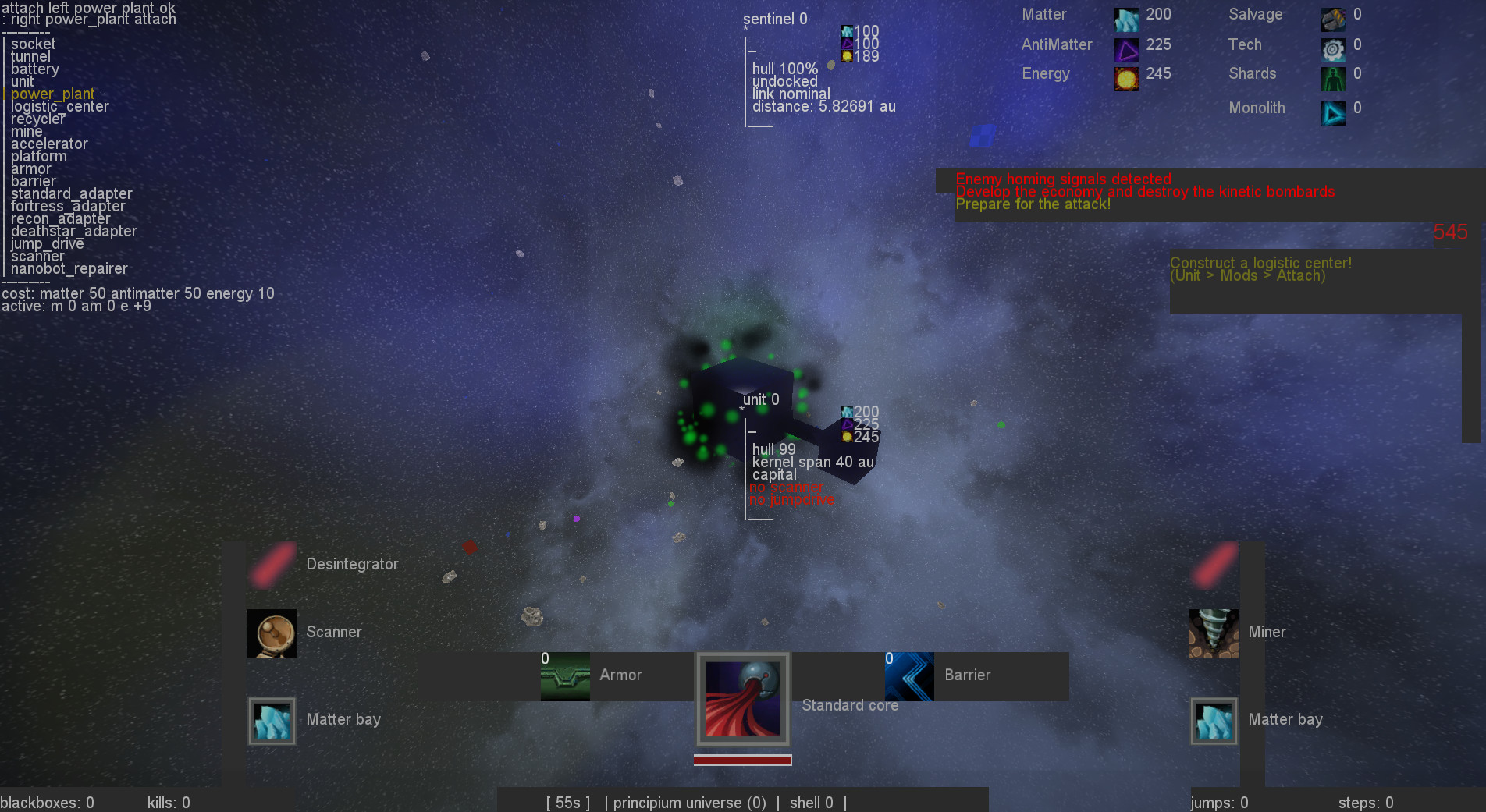Viewport: 1486px width, 812px height.
Task: Open the Standard core icon
Action: pyautogui.click(x=742, y=699)
